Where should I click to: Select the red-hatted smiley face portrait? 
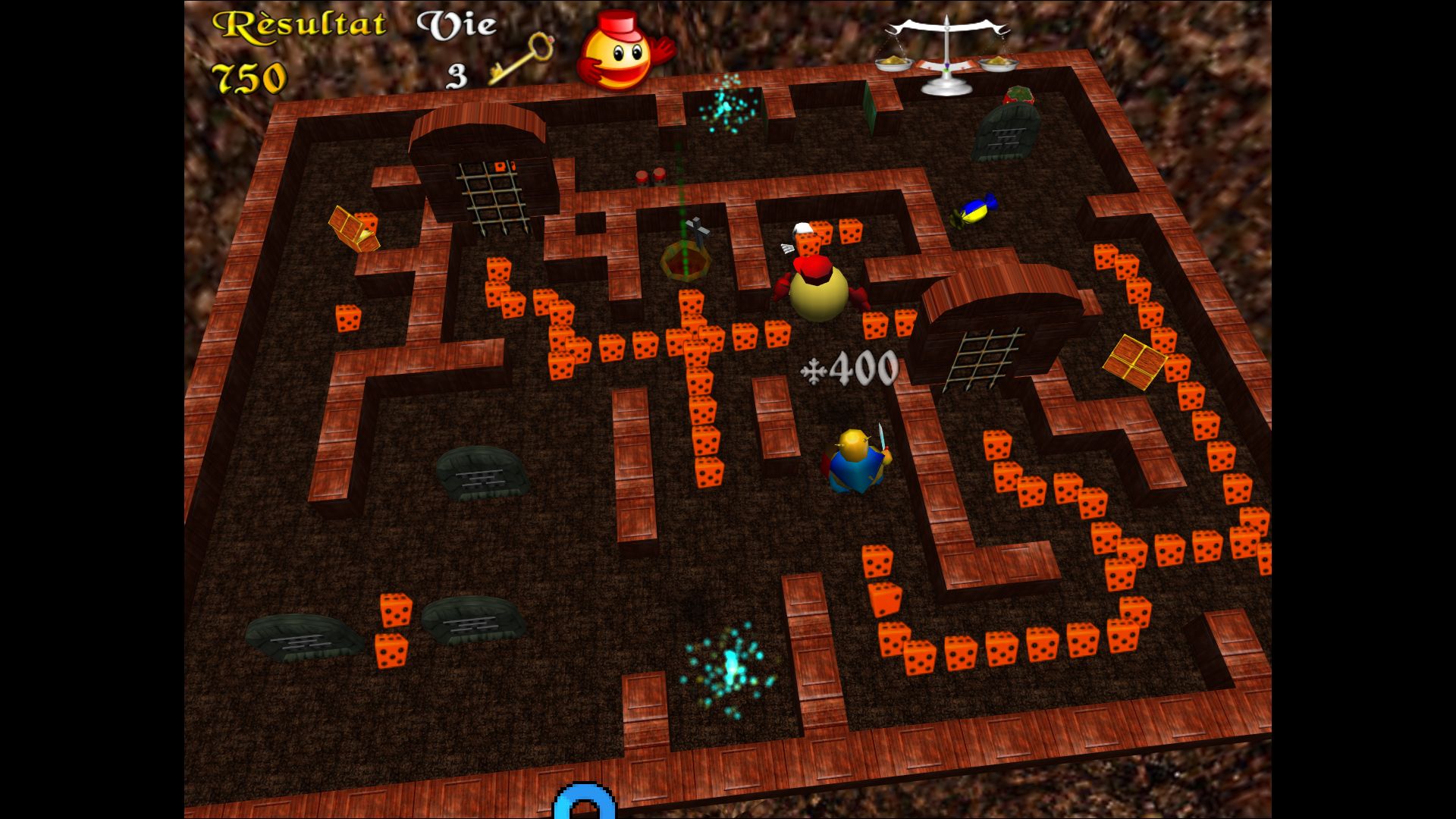[620, 52]
